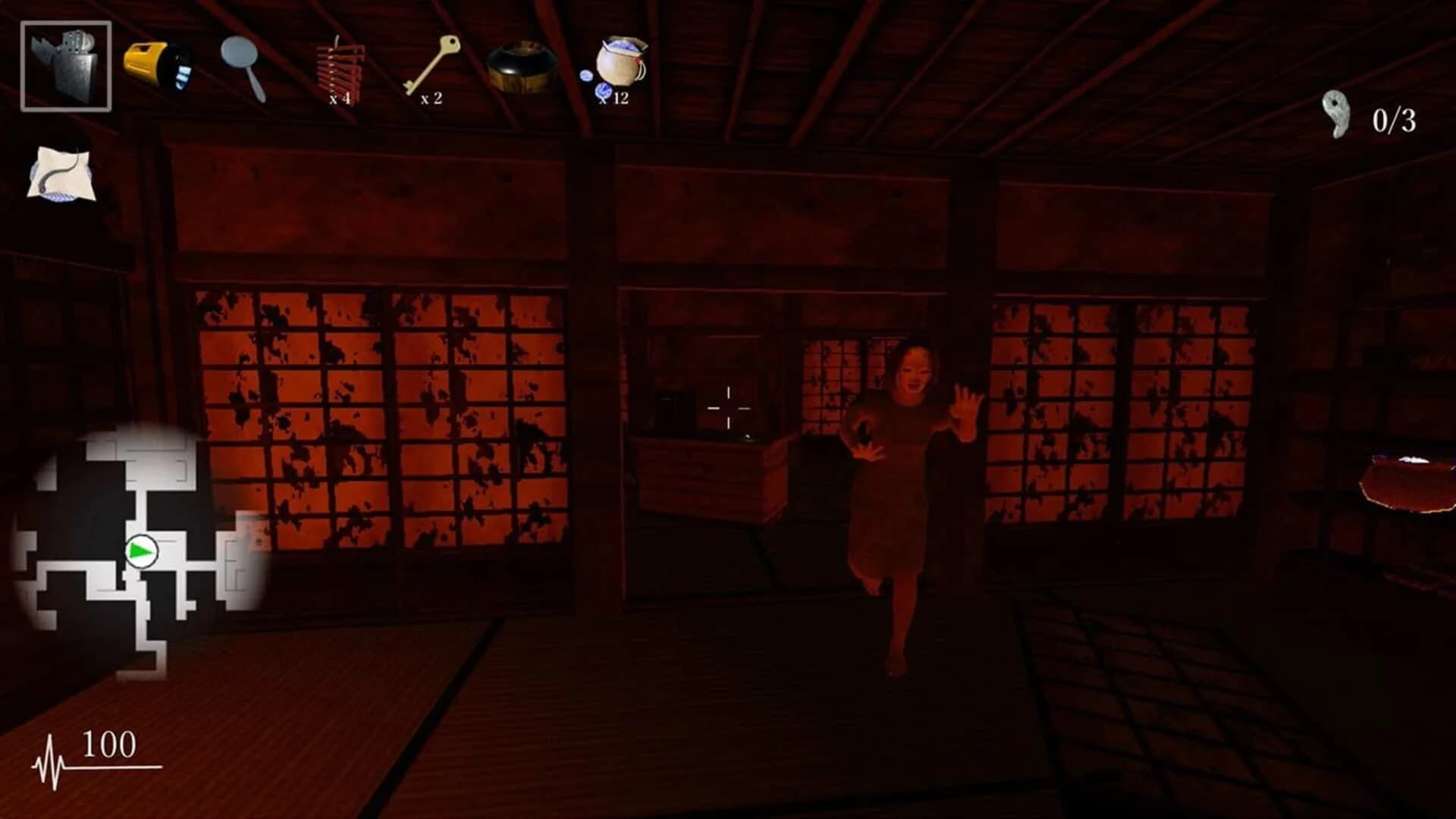
Task: Click the x2 key quantity label
Action: [431, 97]
